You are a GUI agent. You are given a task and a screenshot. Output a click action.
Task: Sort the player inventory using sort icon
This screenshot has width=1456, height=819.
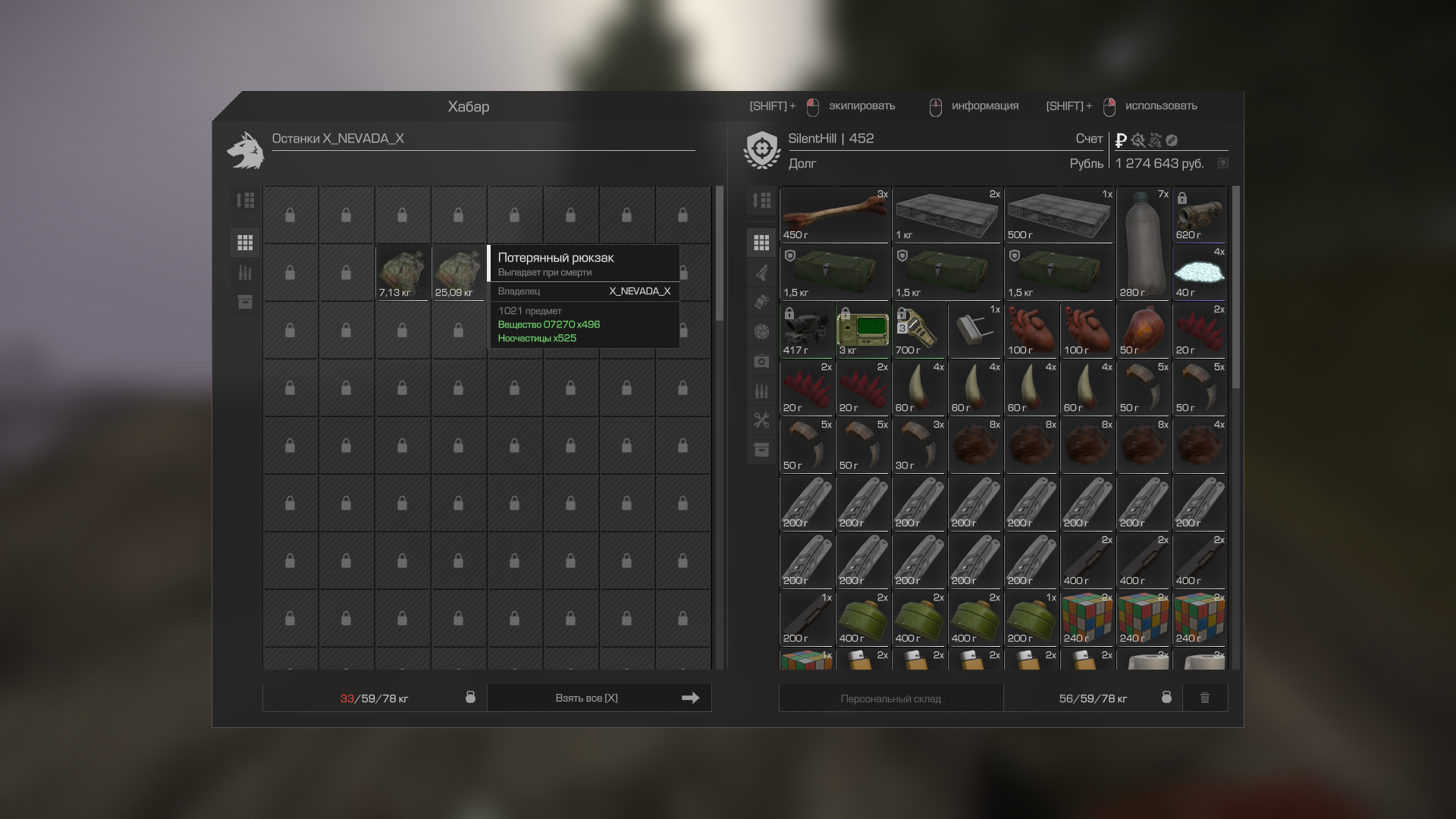pyautogui.click(x=761, y=200)
